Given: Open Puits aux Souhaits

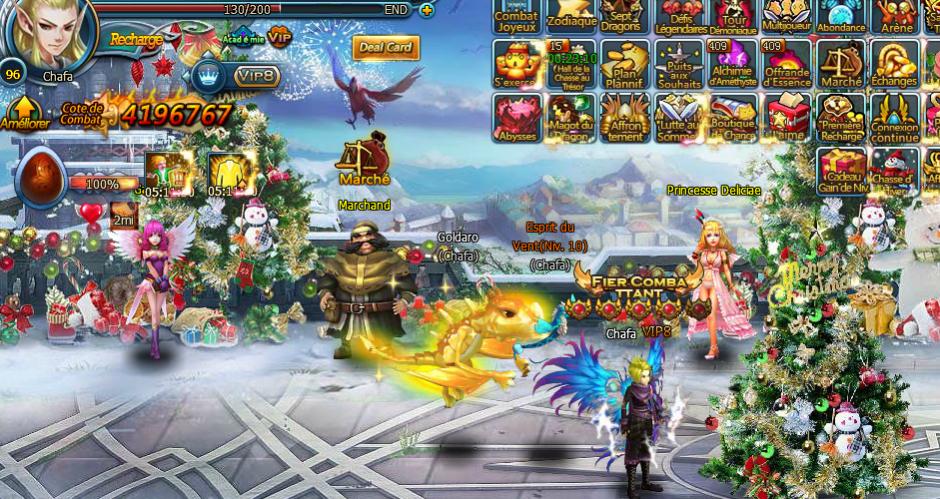Looking at the screenshot, I should tap(679, 66).
